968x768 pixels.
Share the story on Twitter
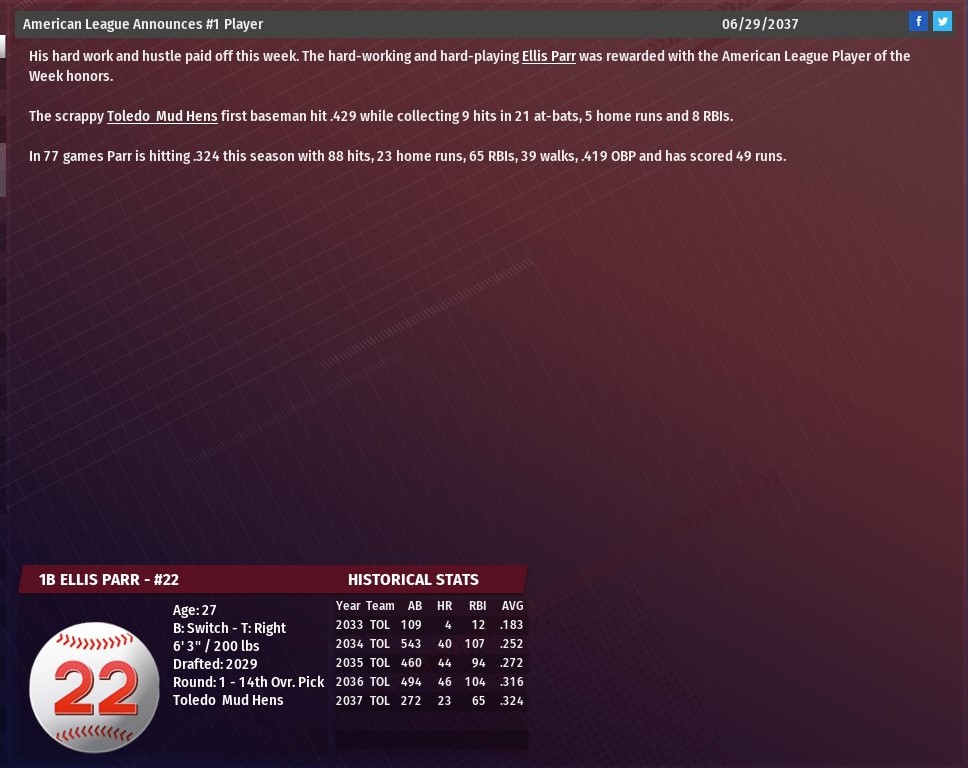(x=942, y=21)
